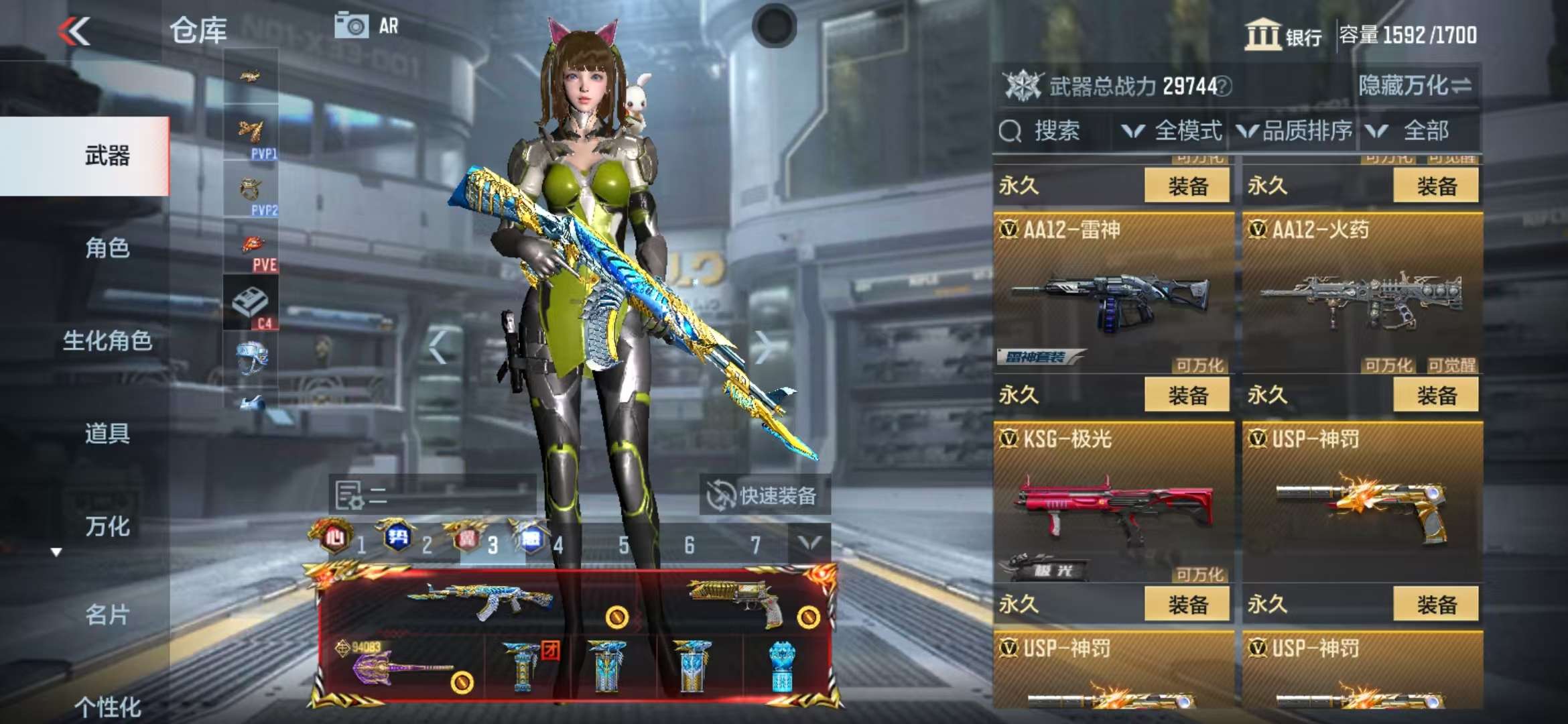Viewport: 1568px width, 724px height.
Task: Open the AR camera view
Action: 367,26
